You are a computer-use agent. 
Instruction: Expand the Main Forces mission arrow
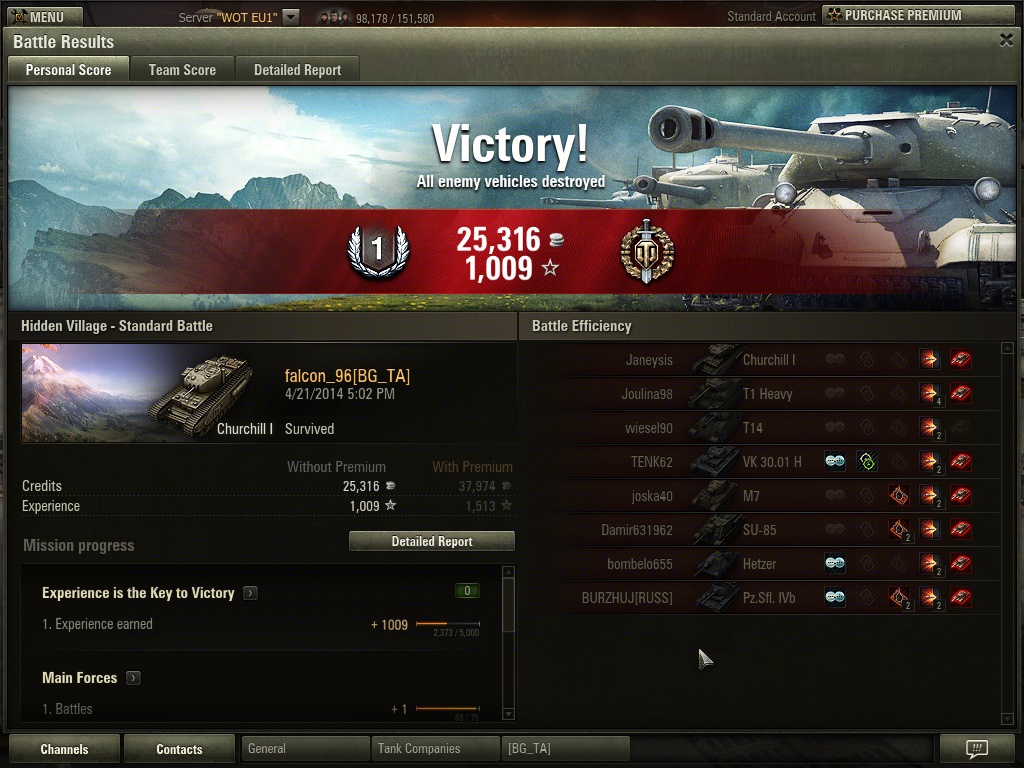click(133, 678)
